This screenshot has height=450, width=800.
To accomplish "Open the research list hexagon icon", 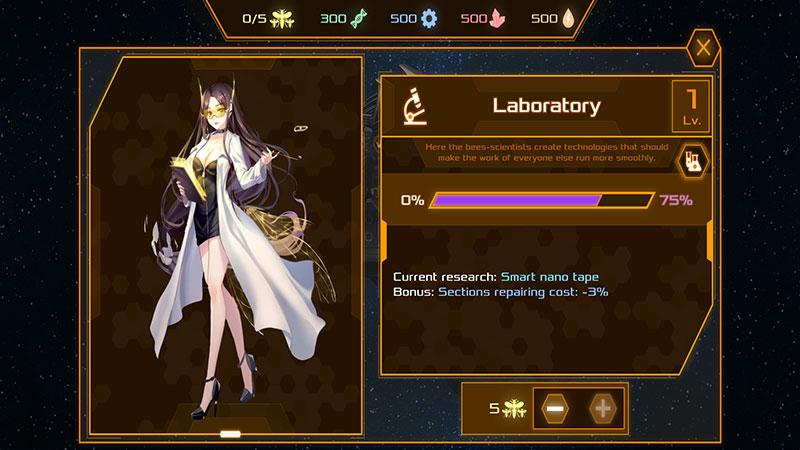I will pos(691,159).
